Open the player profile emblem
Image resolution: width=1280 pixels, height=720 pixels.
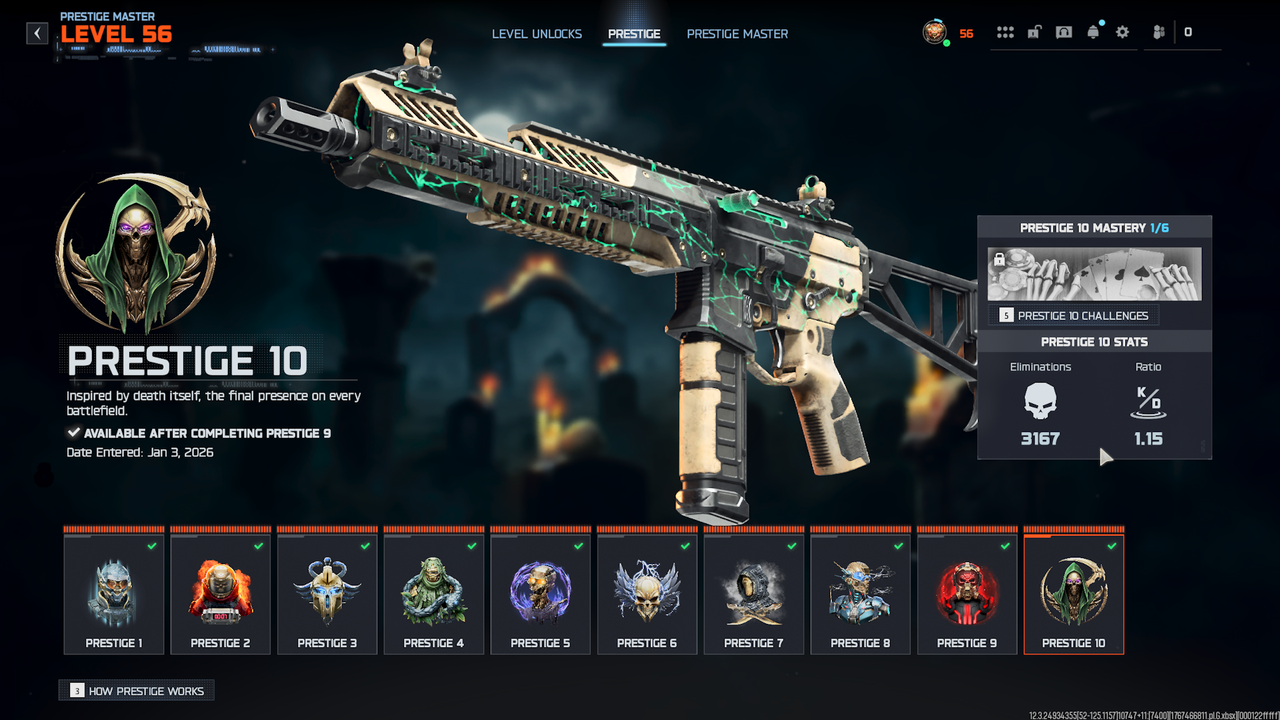pyautogui.click(x=935, y=33)
